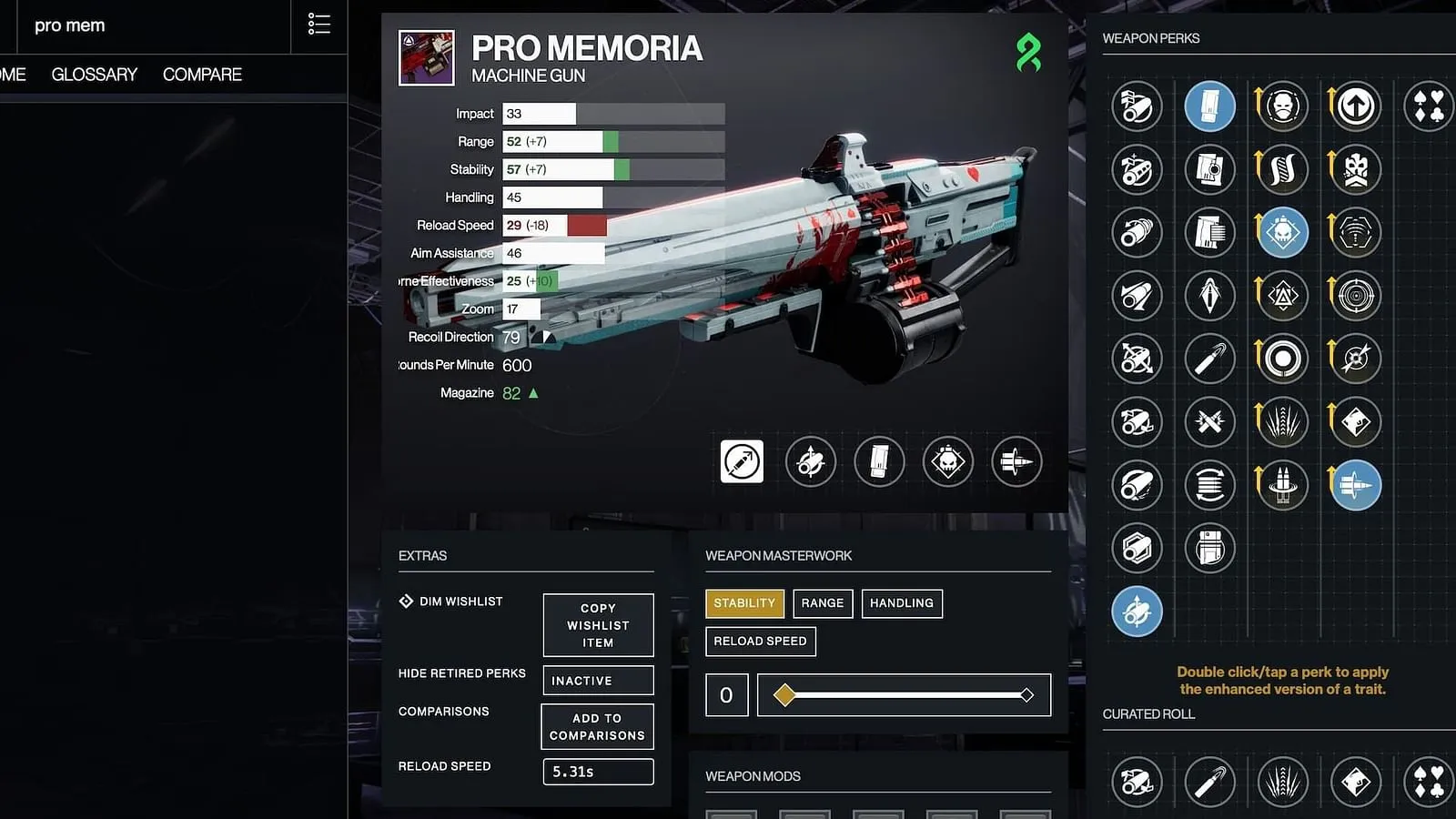Click the crossed-blades trait perk icon

(x=1209, y=422)
